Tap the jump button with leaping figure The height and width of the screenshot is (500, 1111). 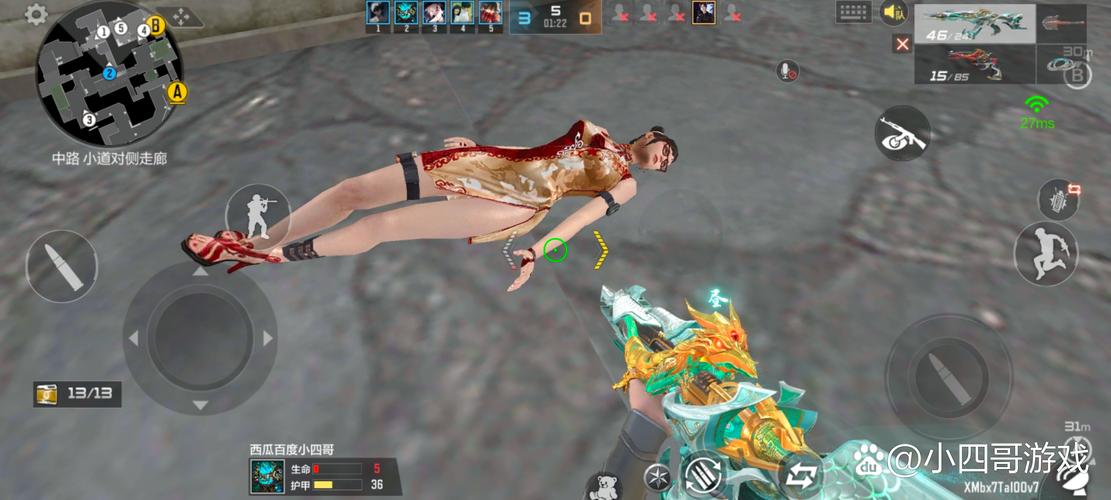pyautogui.click(x=1045, y=252)
